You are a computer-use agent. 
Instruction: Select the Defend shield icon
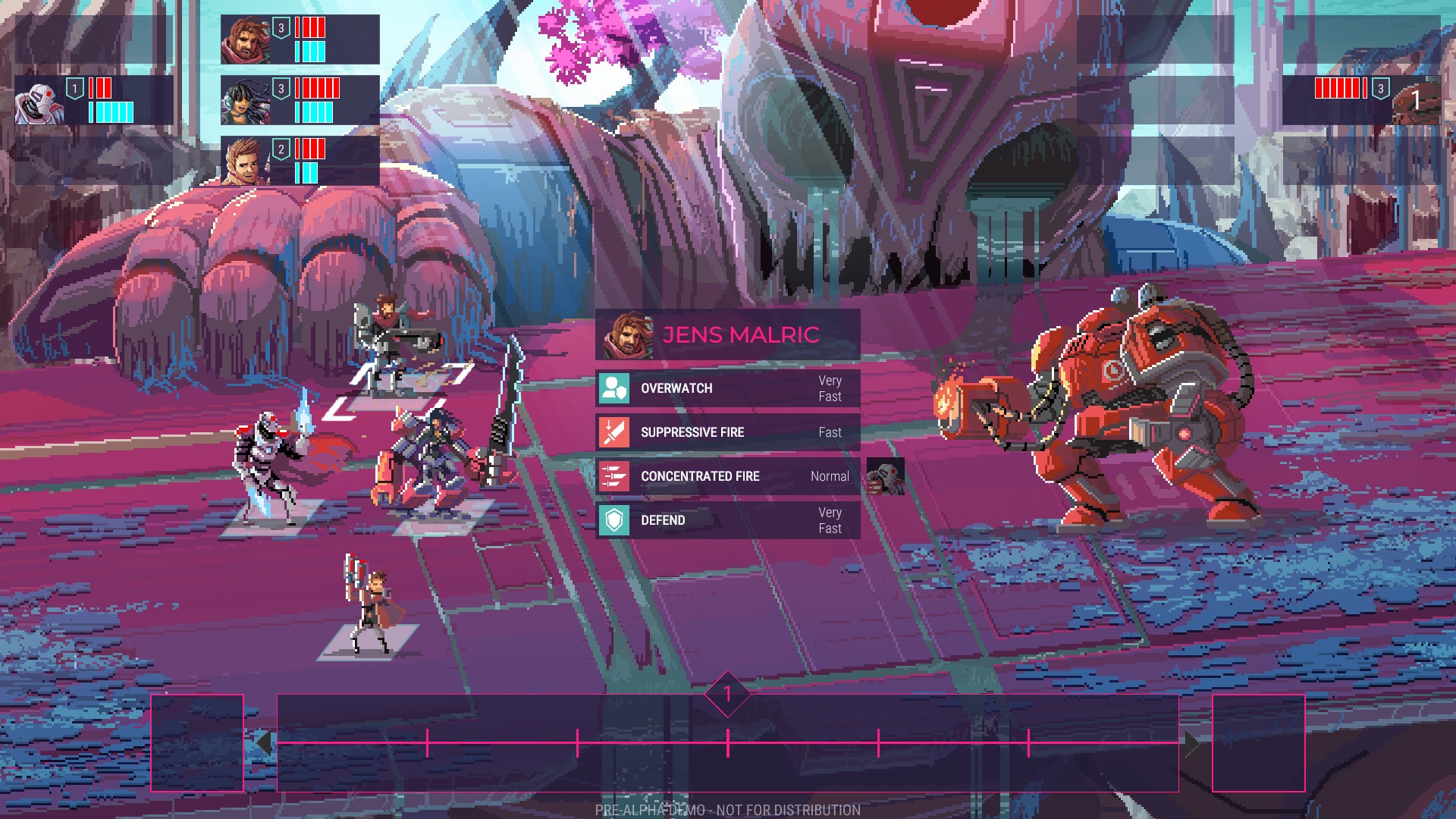point(616,520)
